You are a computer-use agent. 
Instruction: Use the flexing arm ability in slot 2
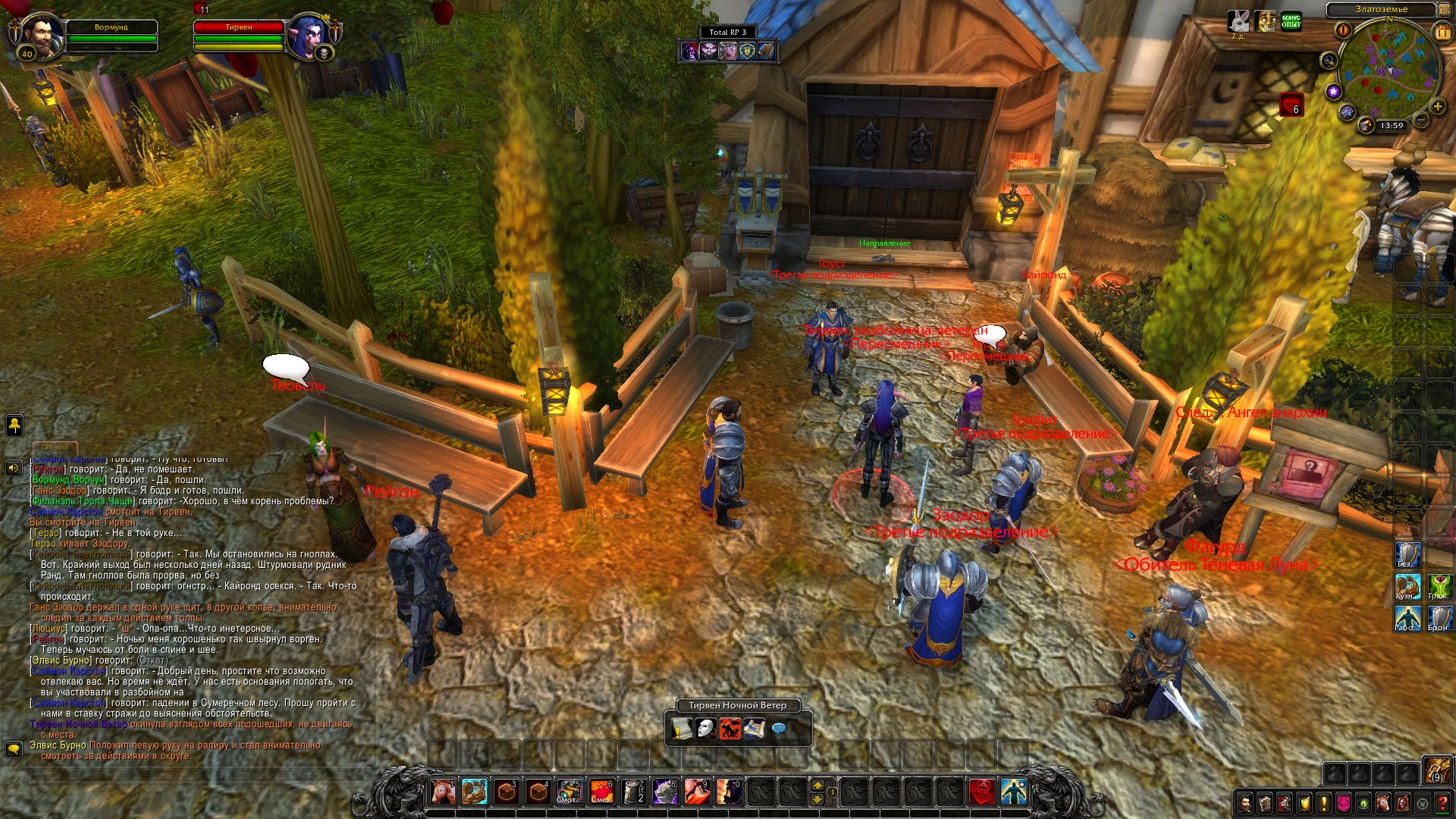pos(475,792)
